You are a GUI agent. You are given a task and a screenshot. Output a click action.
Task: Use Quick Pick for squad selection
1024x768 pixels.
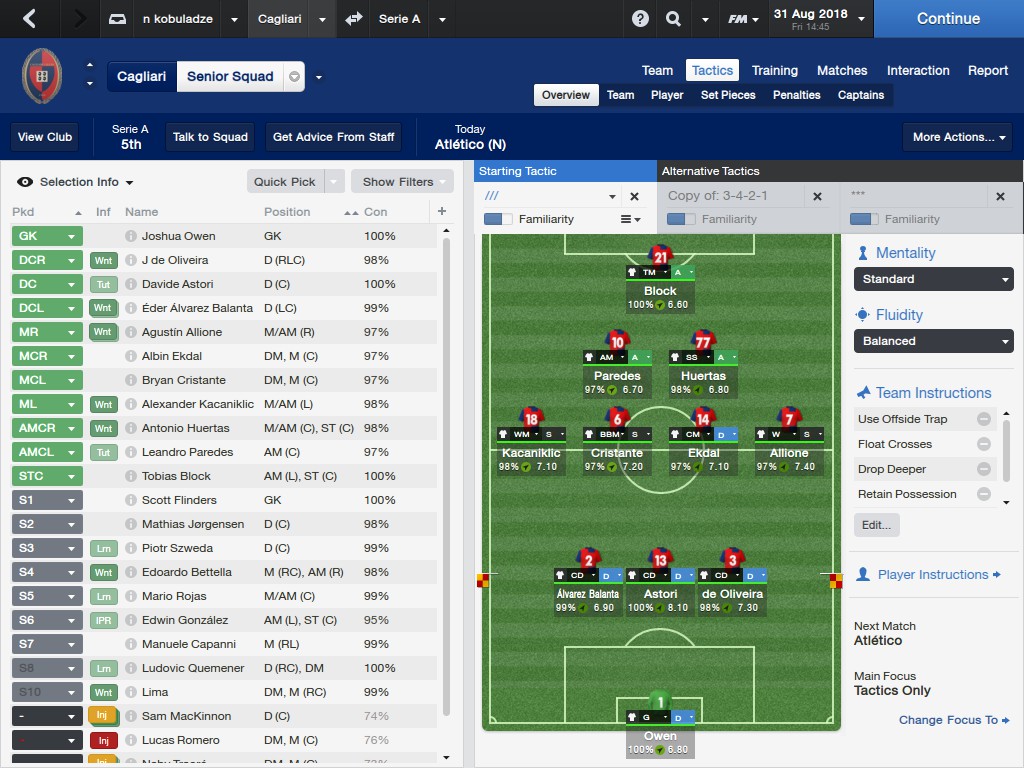pos(285,182)
